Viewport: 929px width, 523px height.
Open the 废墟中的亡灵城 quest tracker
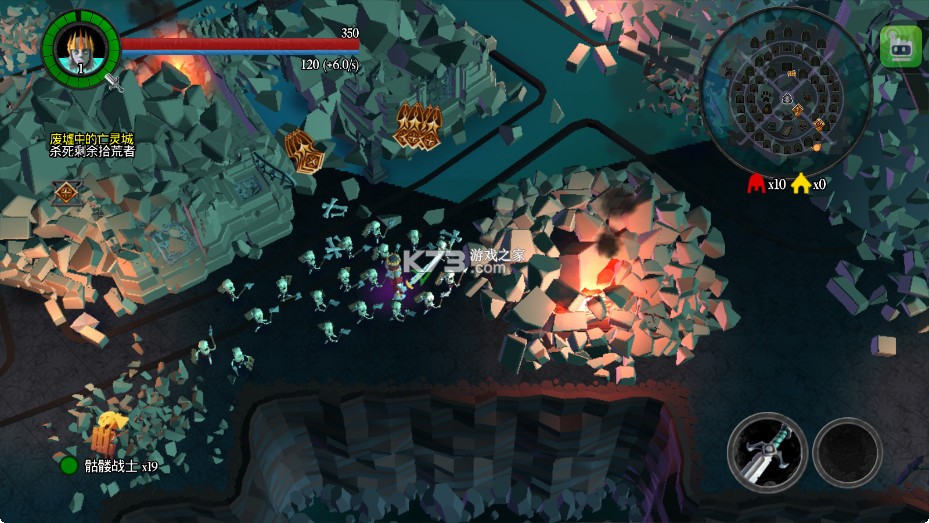pyautogui.click(x=92, y=145)
